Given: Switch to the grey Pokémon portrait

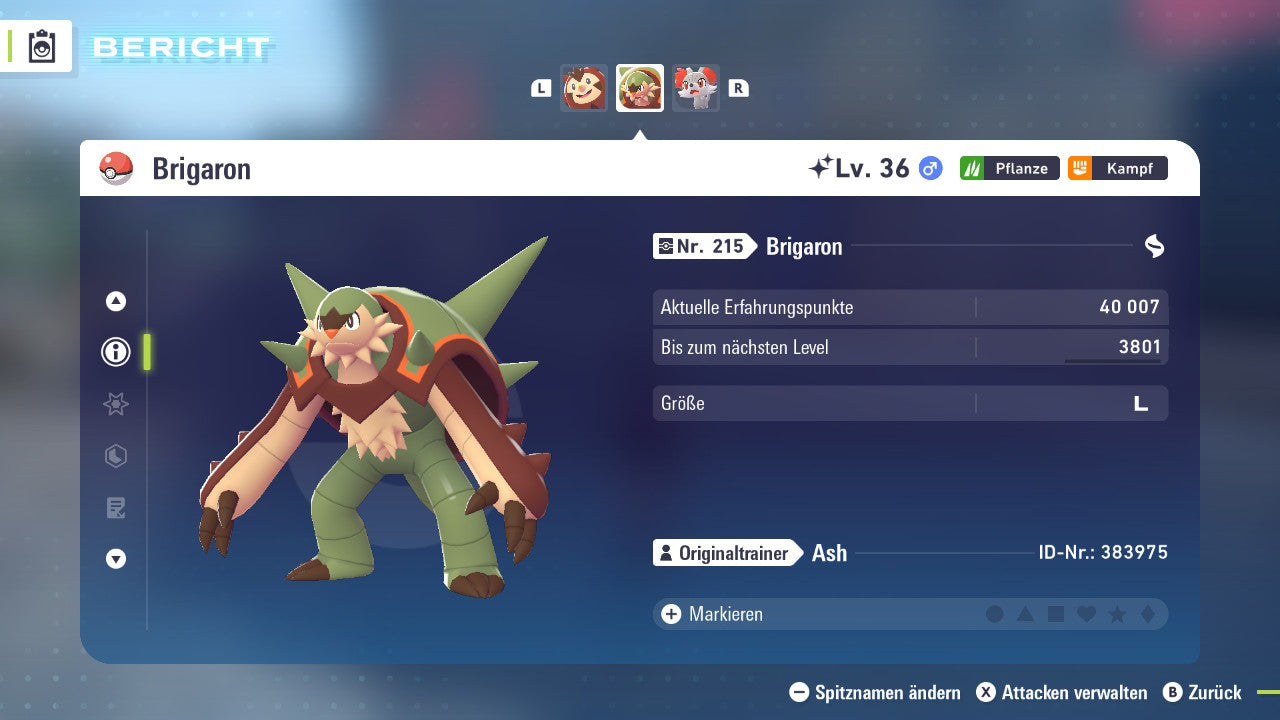Looking at the screenshot, I should [696, 88].
